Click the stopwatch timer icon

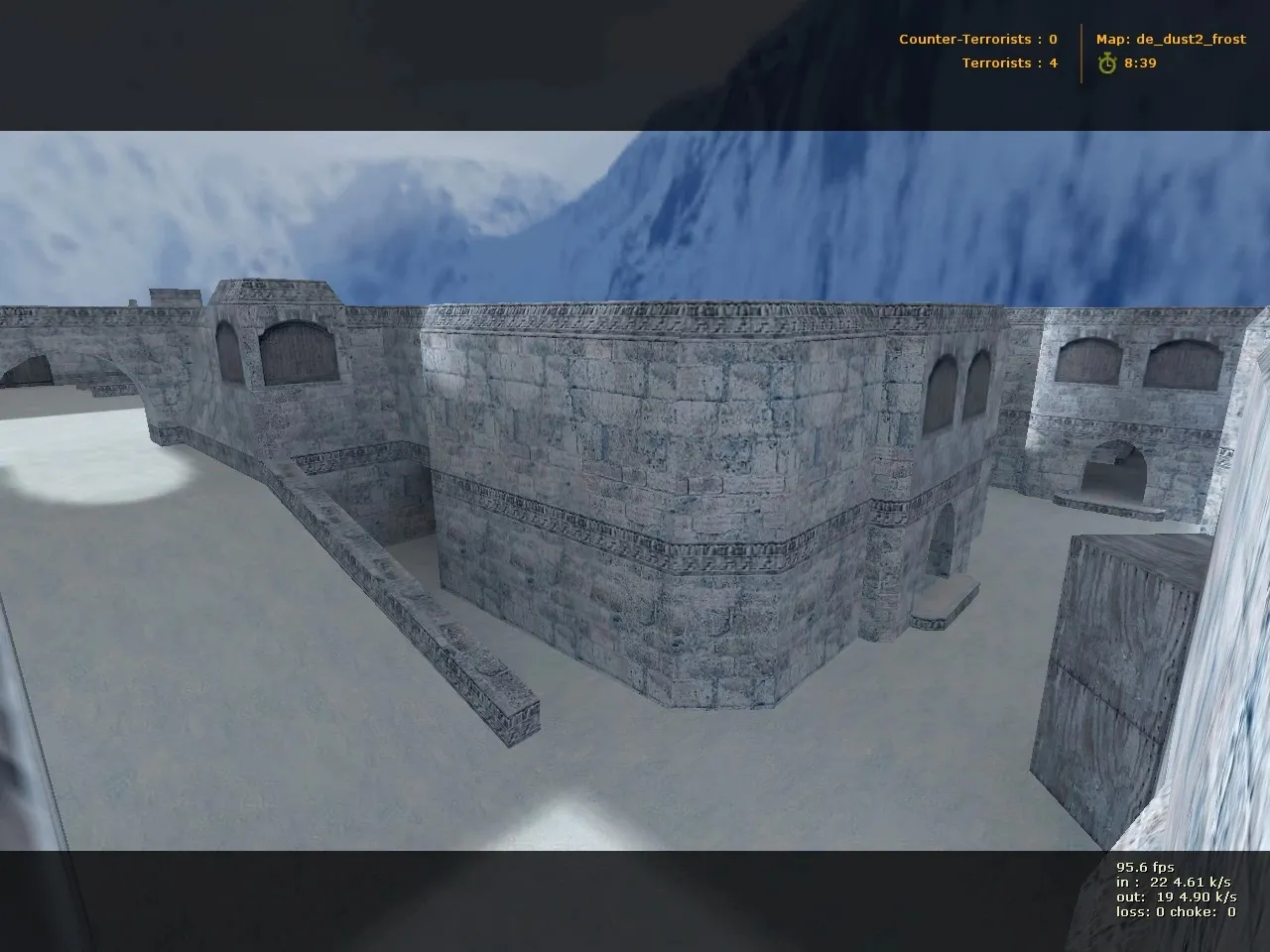tap(1107, 63)
